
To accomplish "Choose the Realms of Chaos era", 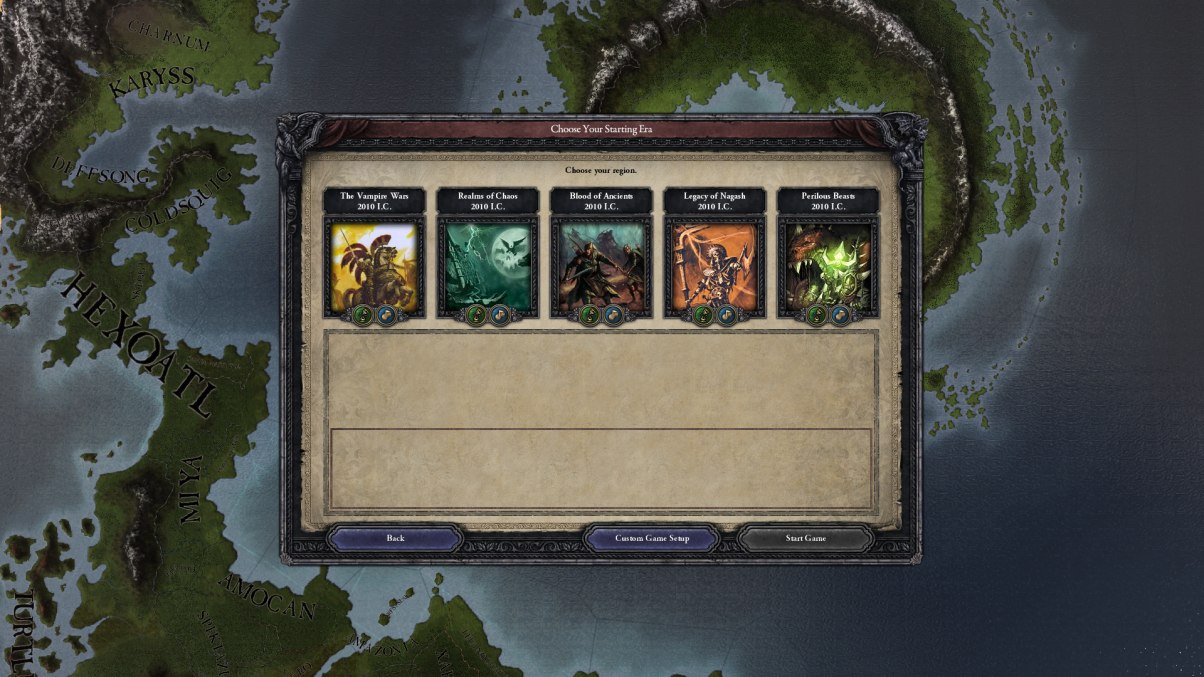I will 488,265.
